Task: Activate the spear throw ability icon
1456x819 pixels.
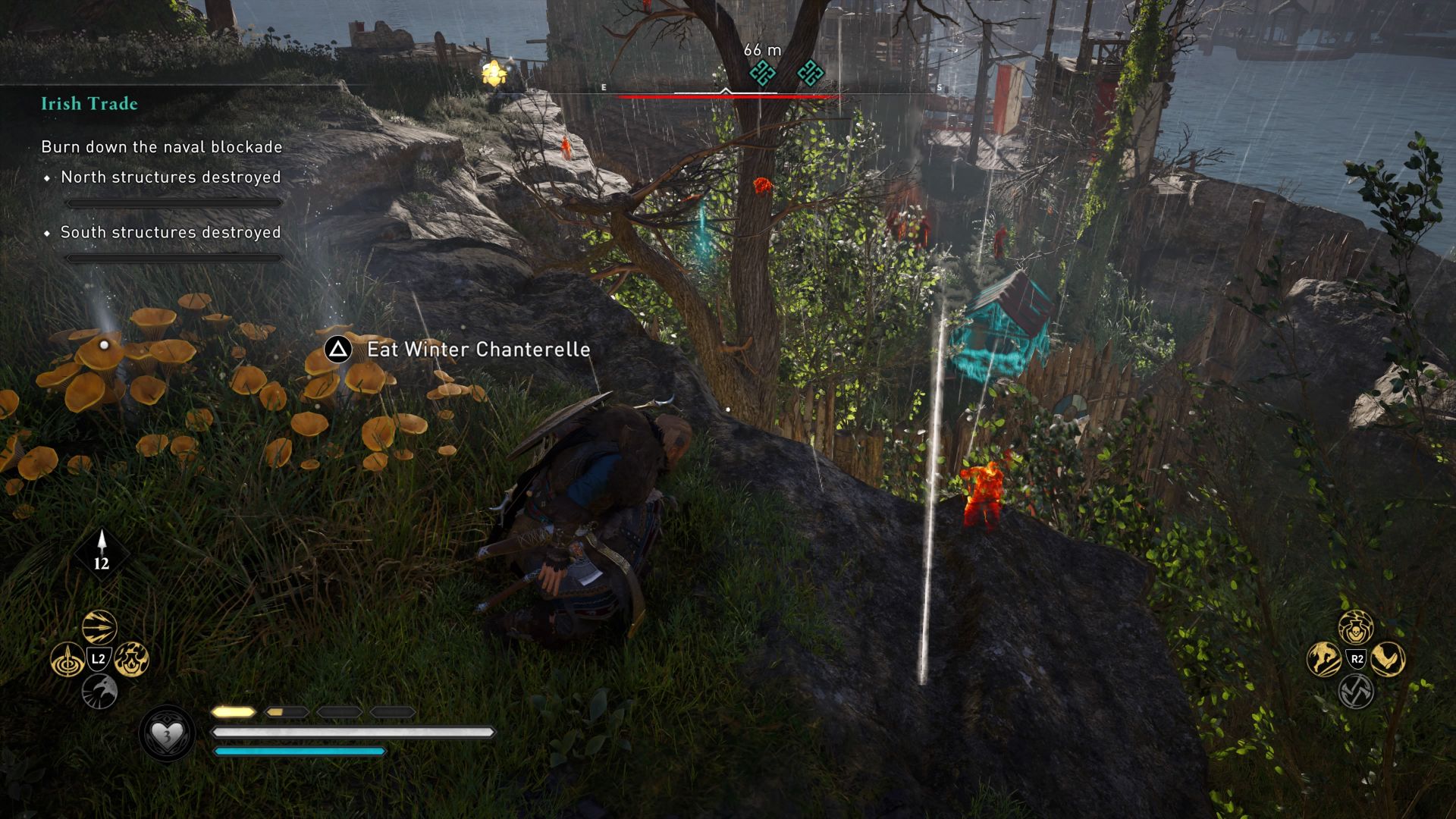Action: pyautogui.click(x=68, y=660)
